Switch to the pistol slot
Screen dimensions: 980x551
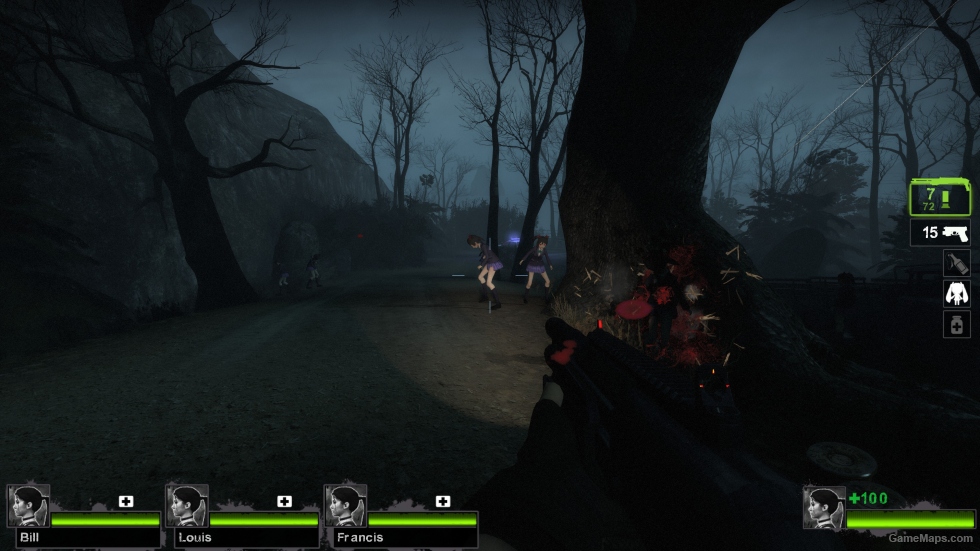941,233
